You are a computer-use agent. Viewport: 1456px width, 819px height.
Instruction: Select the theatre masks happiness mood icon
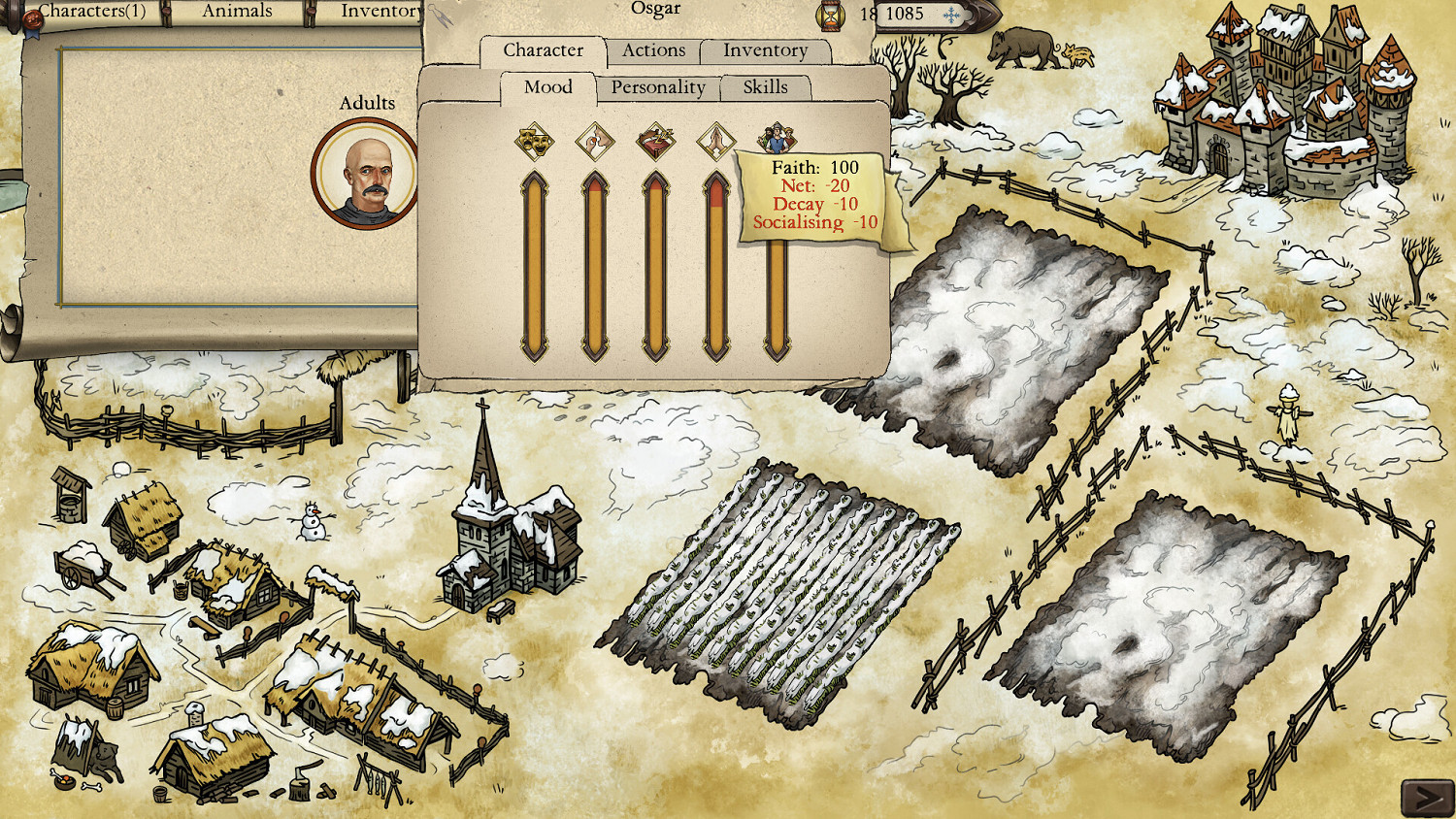534,141
